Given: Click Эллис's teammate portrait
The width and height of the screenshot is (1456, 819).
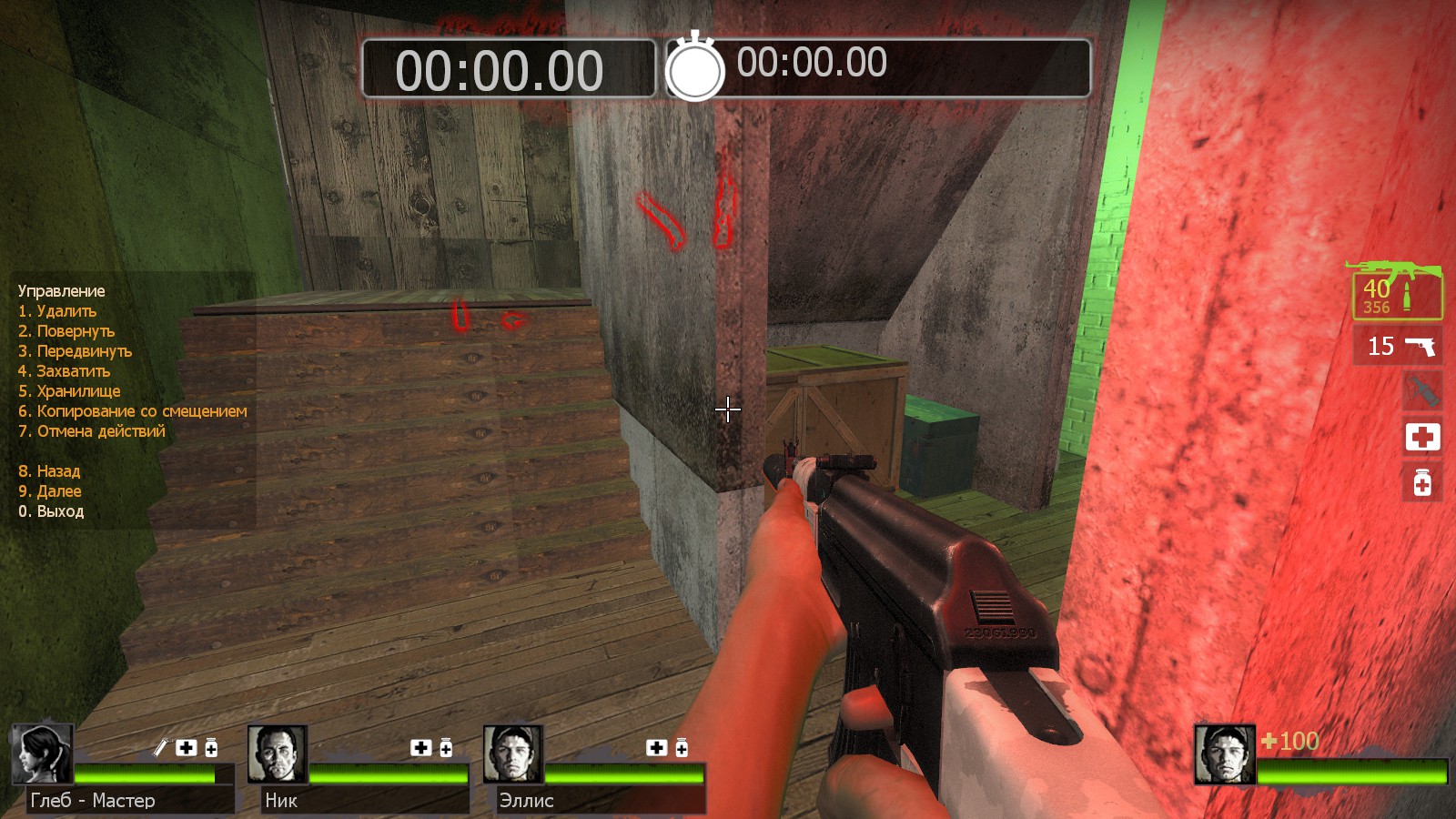Looking at the screenshot, I should pyautogui.click(x=513, y=754).
